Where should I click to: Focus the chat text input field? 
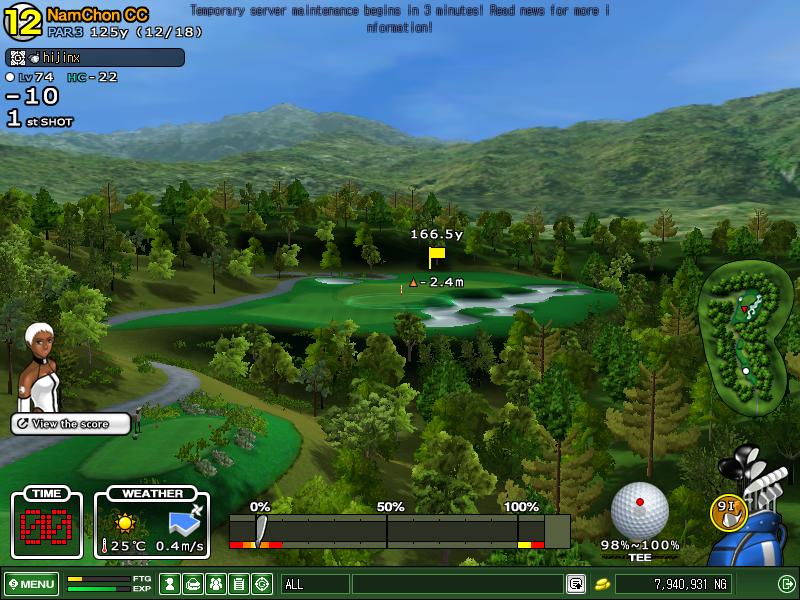(457, 584)
